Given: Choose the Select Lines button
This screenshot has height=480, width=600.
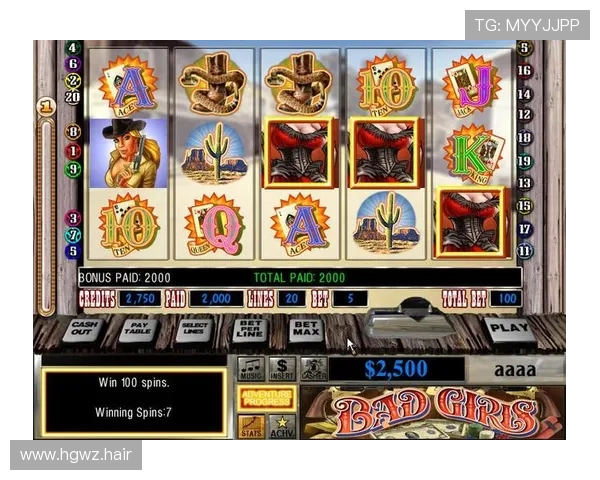Looking at the screenshot, I should (x=193, y=329).
